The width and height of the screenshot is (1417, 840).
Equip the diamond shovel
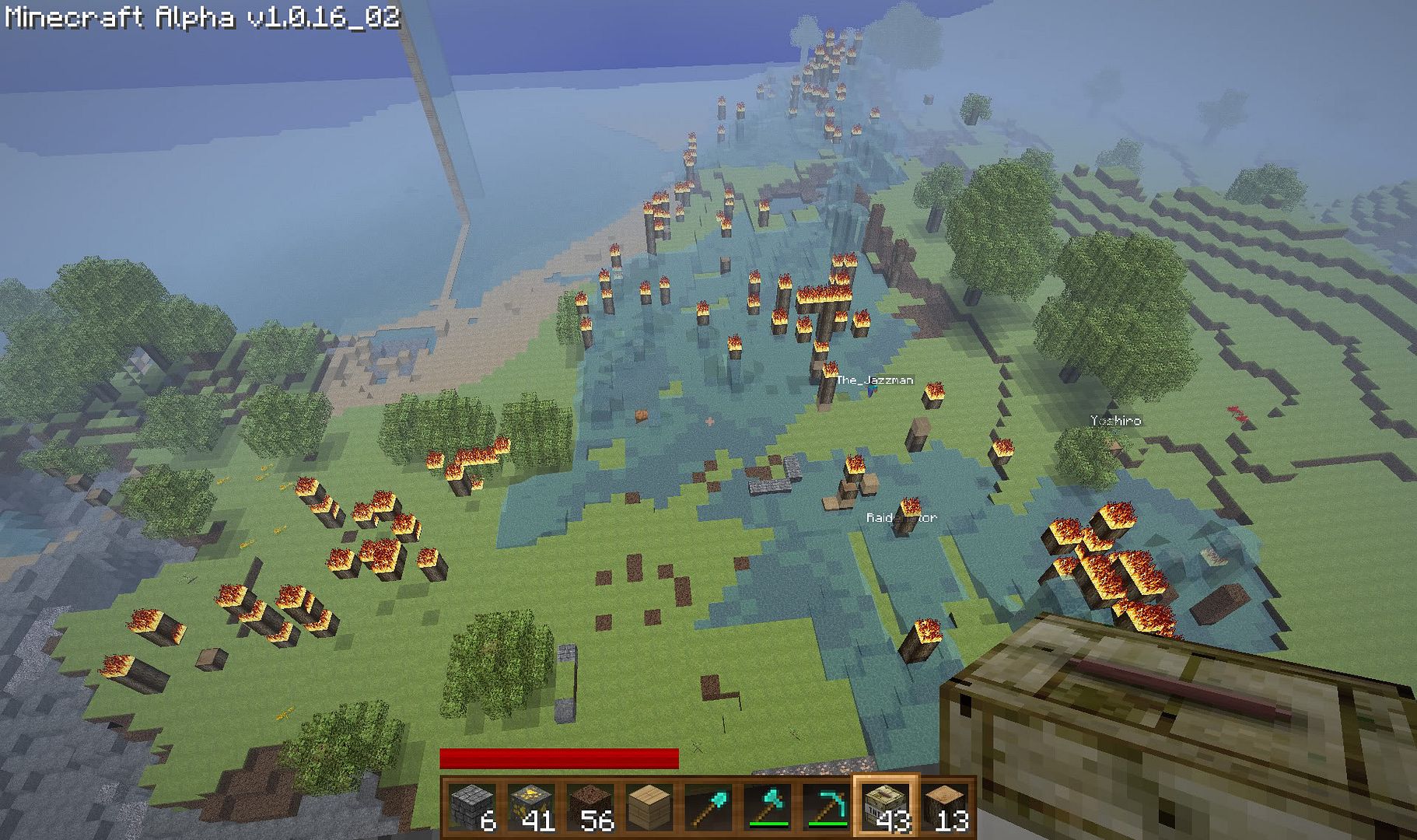click(708, 807)
